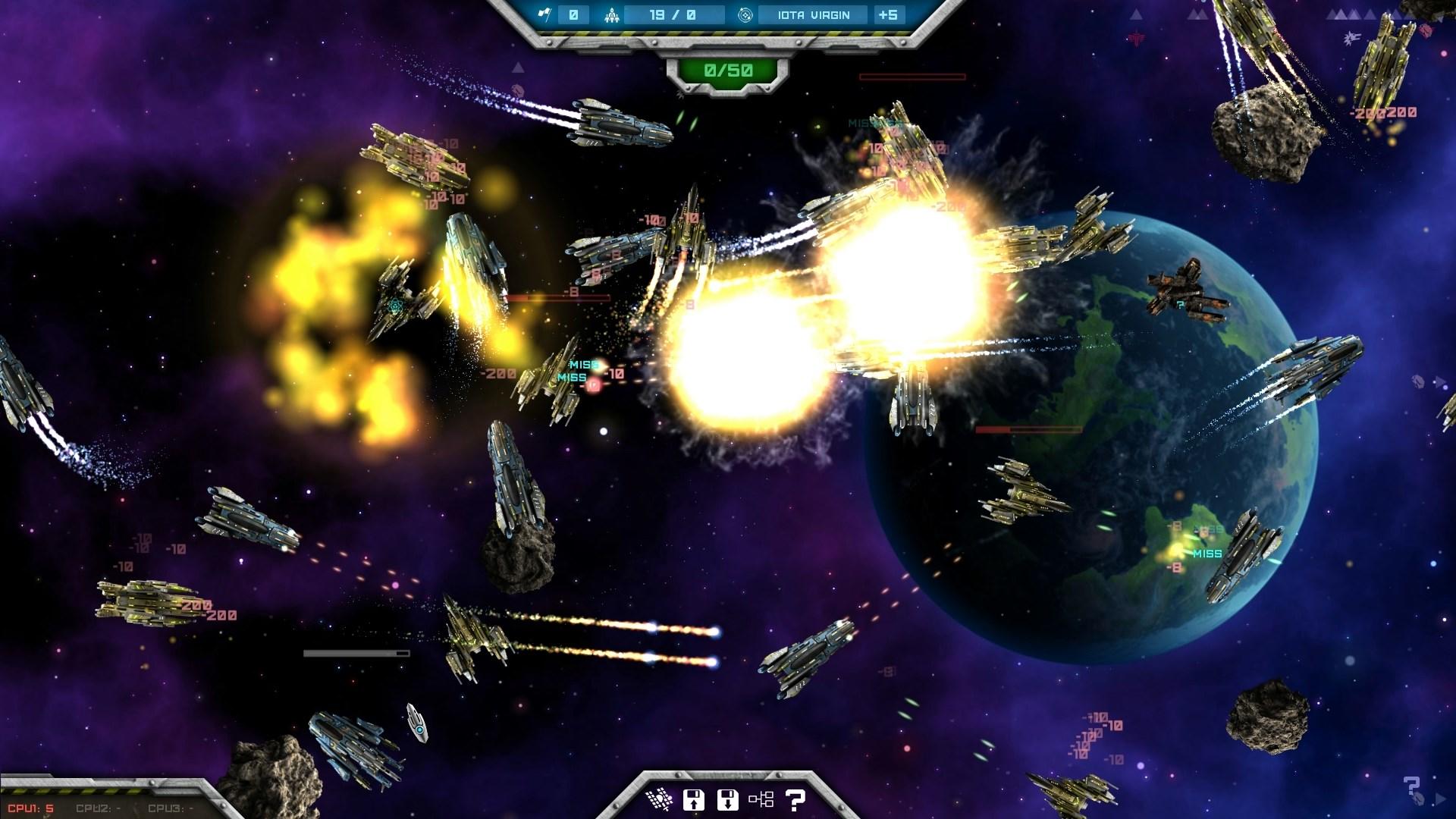
Task: Switch to the CPU2 tab
Action: click(97, 808)
